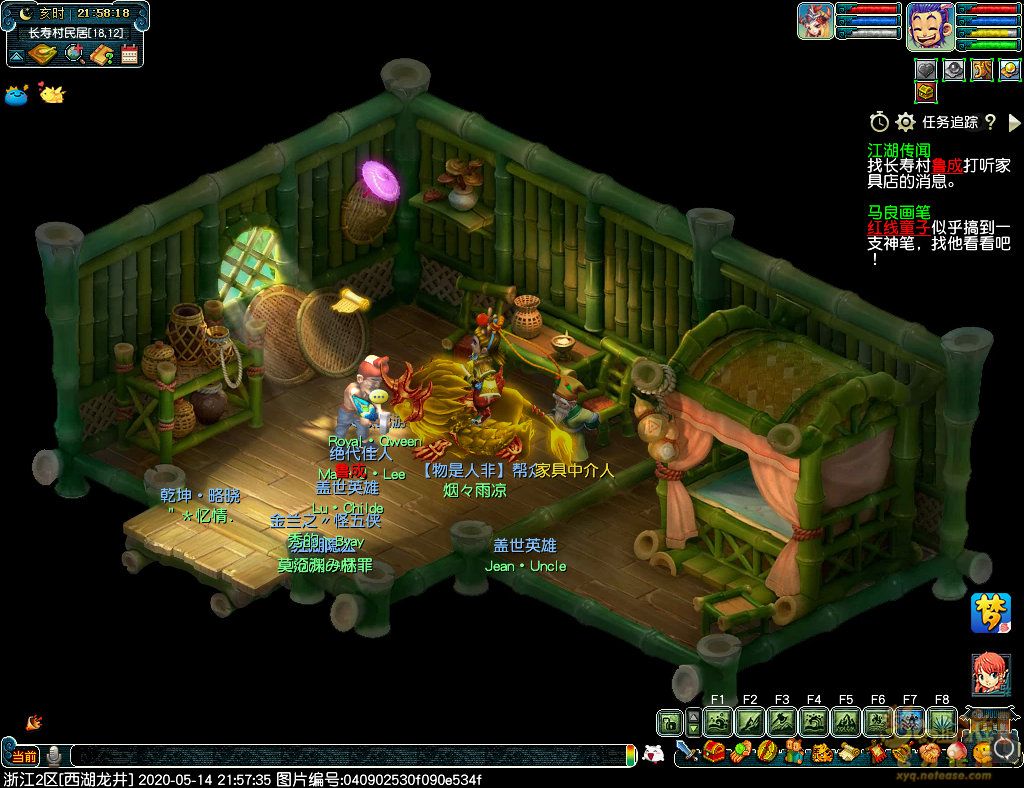Activate the F7 skill slot
The width and height of the screenshot is (1024, 788).
[x=909, y=721]
